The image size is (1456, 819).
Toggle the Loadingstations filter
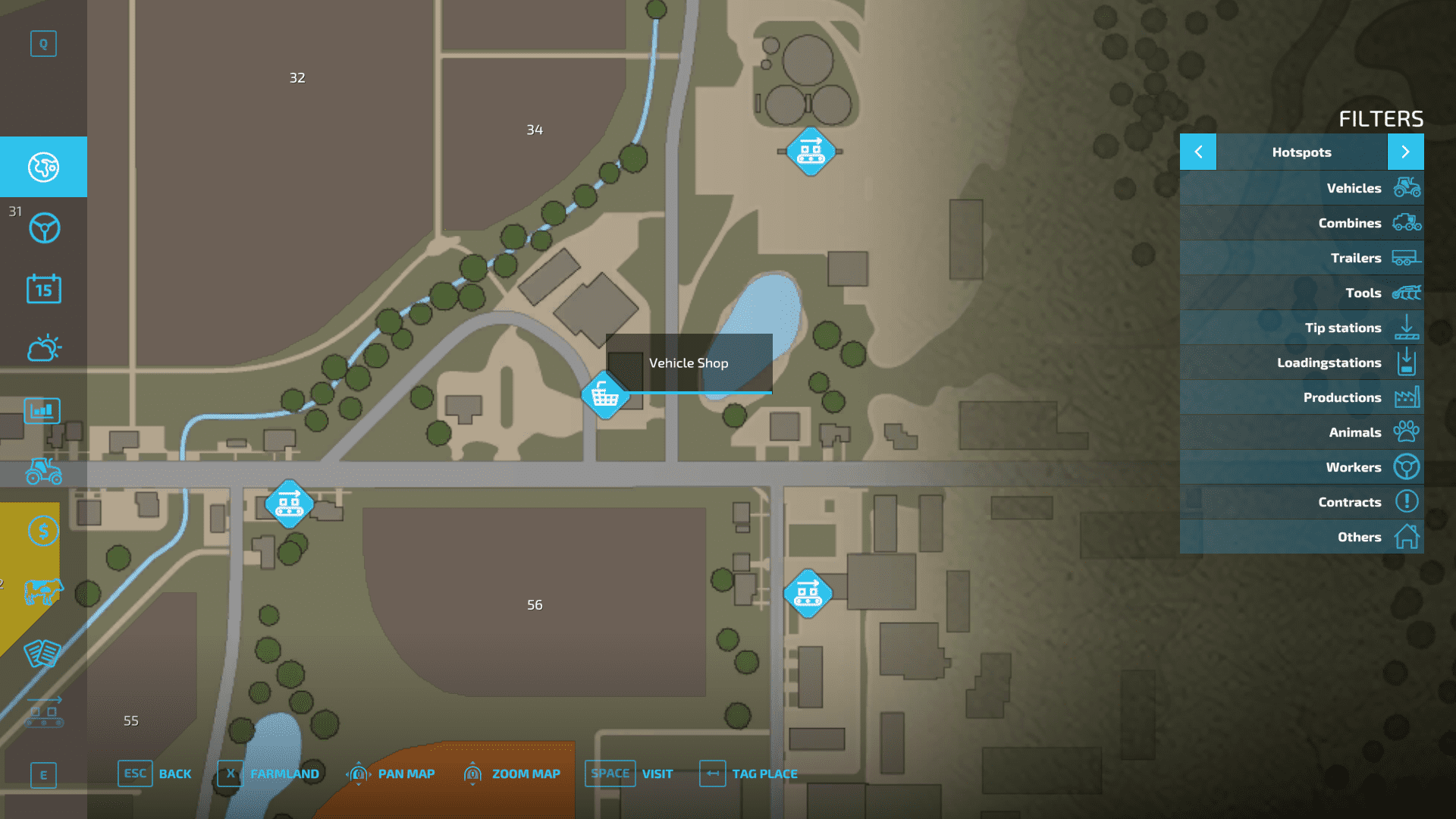pyautogui.click(x=1301, y=362)
